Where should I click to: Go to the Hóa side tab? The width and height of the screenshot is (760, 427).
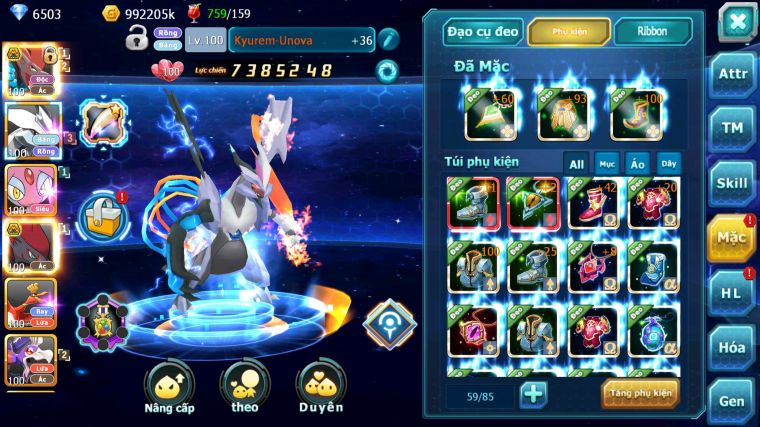[733, 347]
